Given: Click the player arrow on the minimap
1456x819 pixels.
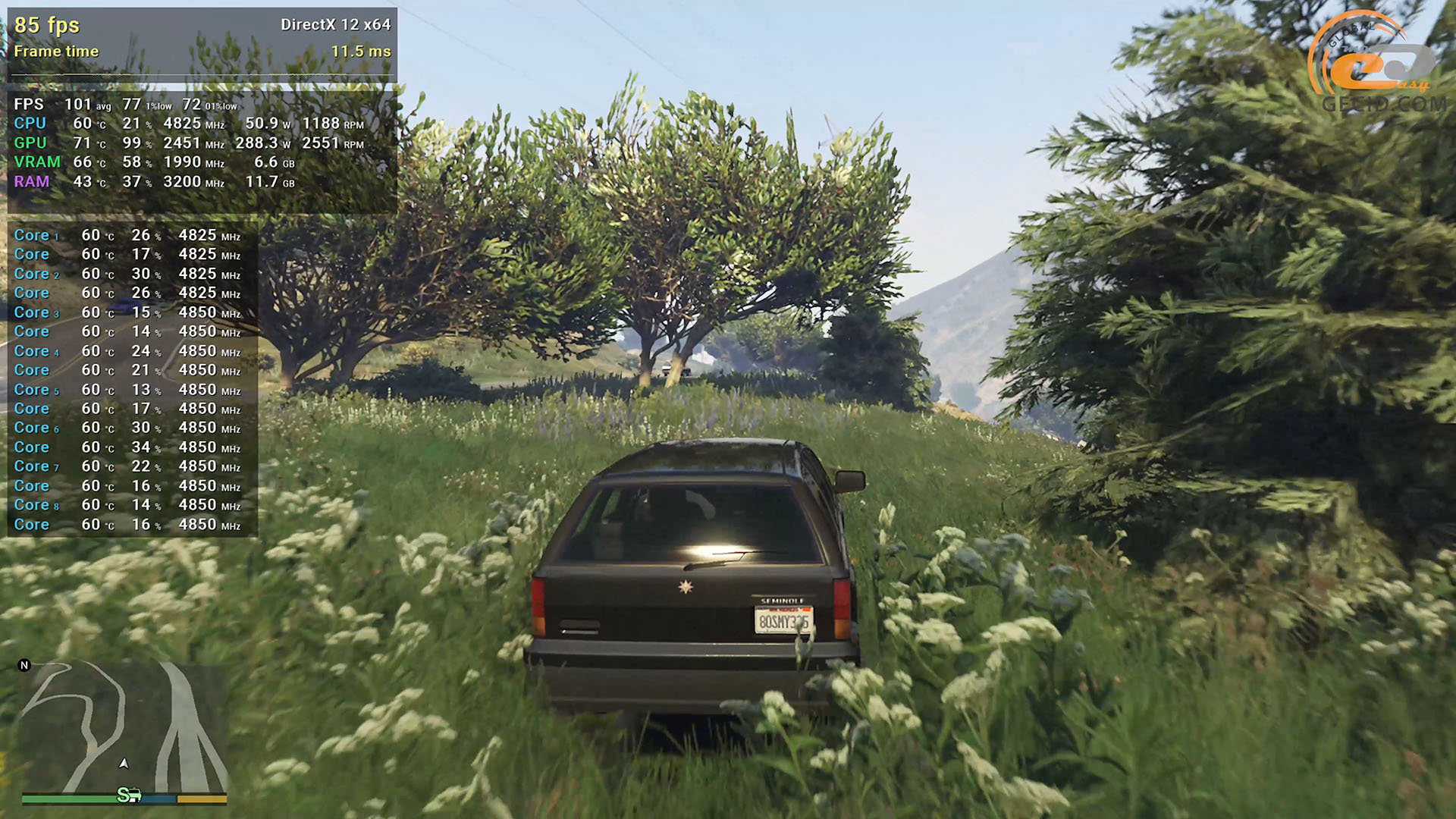Looking at the screenshot, I should click(124, 763).
